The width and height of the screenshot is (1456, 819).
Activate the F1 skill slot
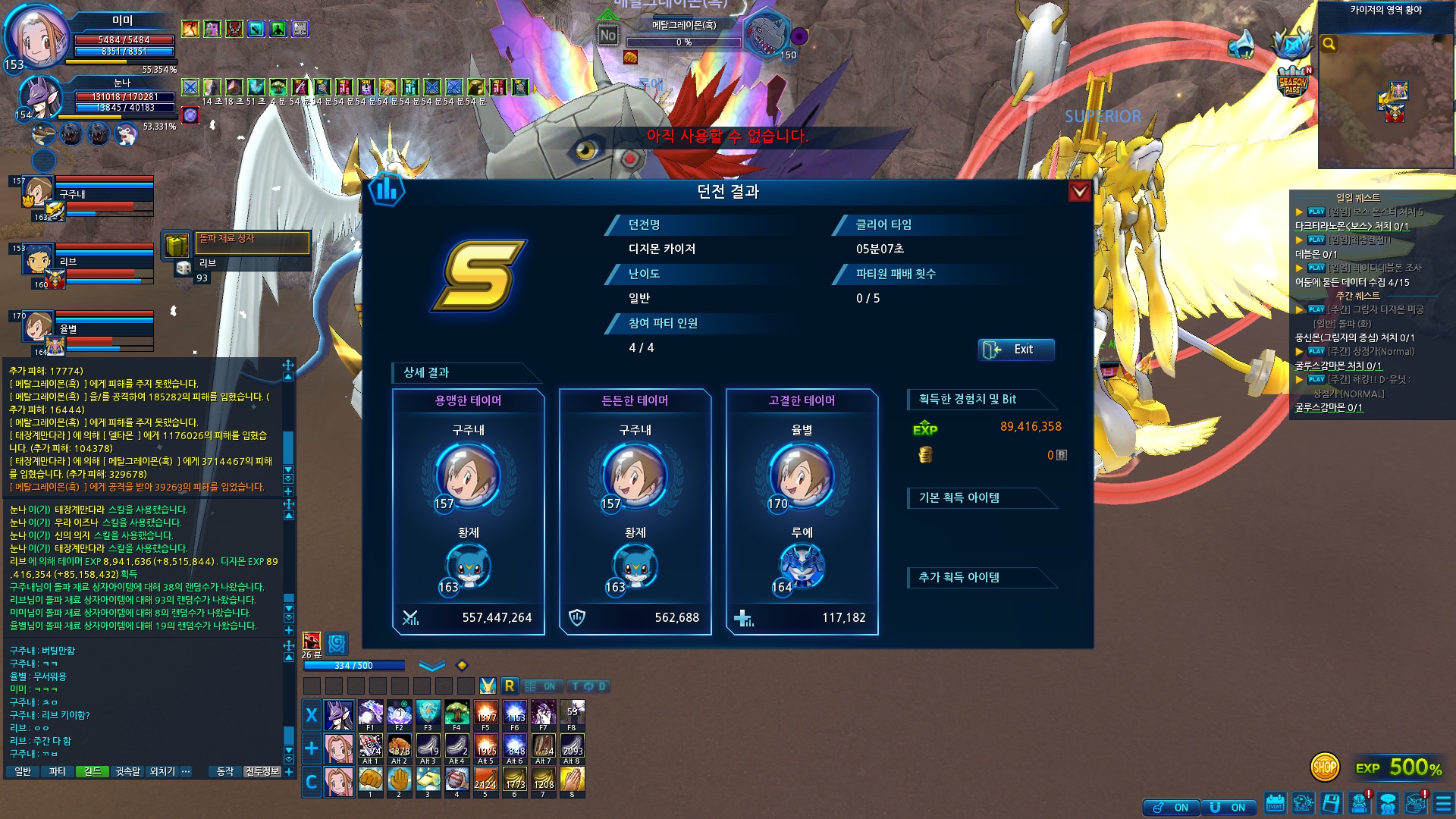pyautogui.click(x=370, y=714)
